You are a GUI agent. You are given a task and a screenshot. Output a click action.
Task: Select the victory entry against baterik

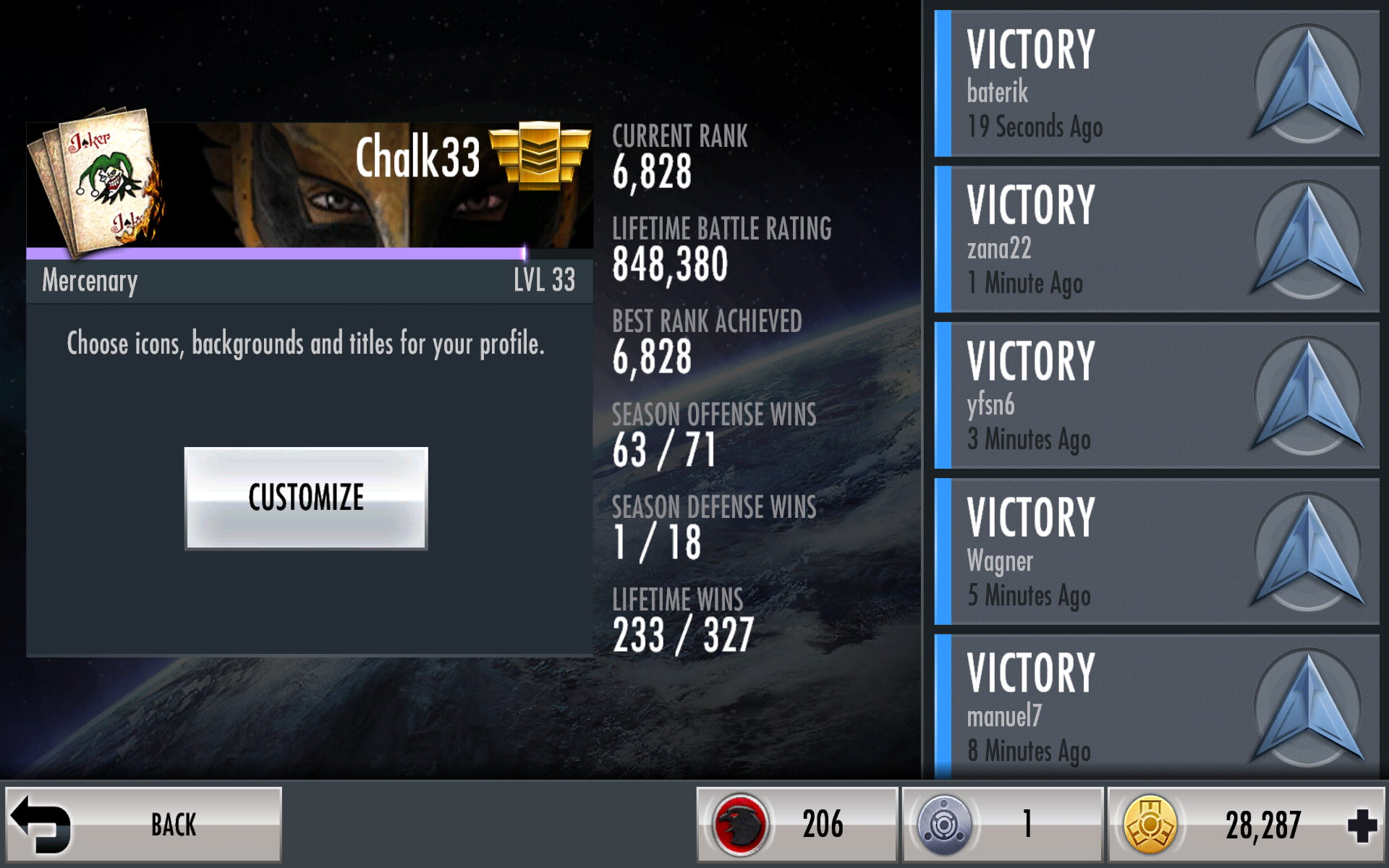1156,84
